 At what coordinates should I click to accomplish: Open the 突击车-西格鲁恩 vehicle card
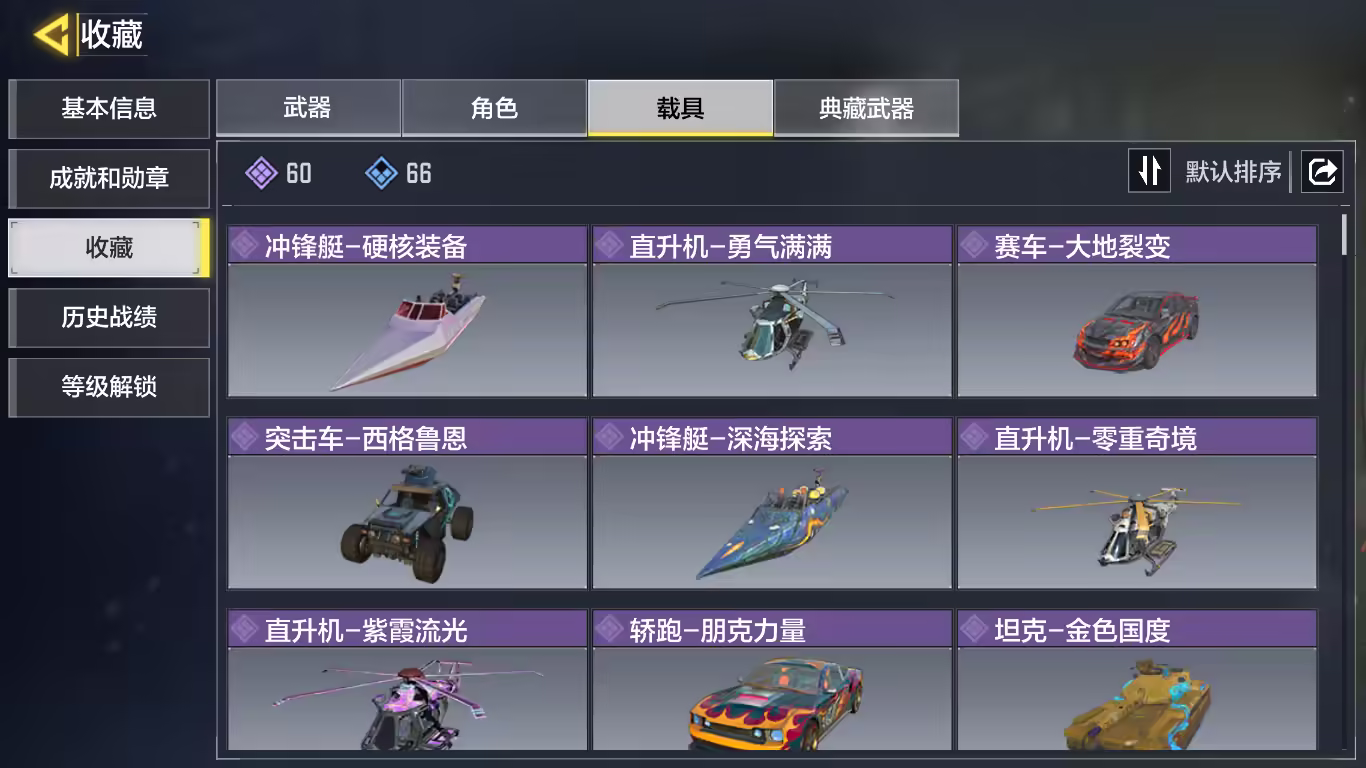pos(407,504)
